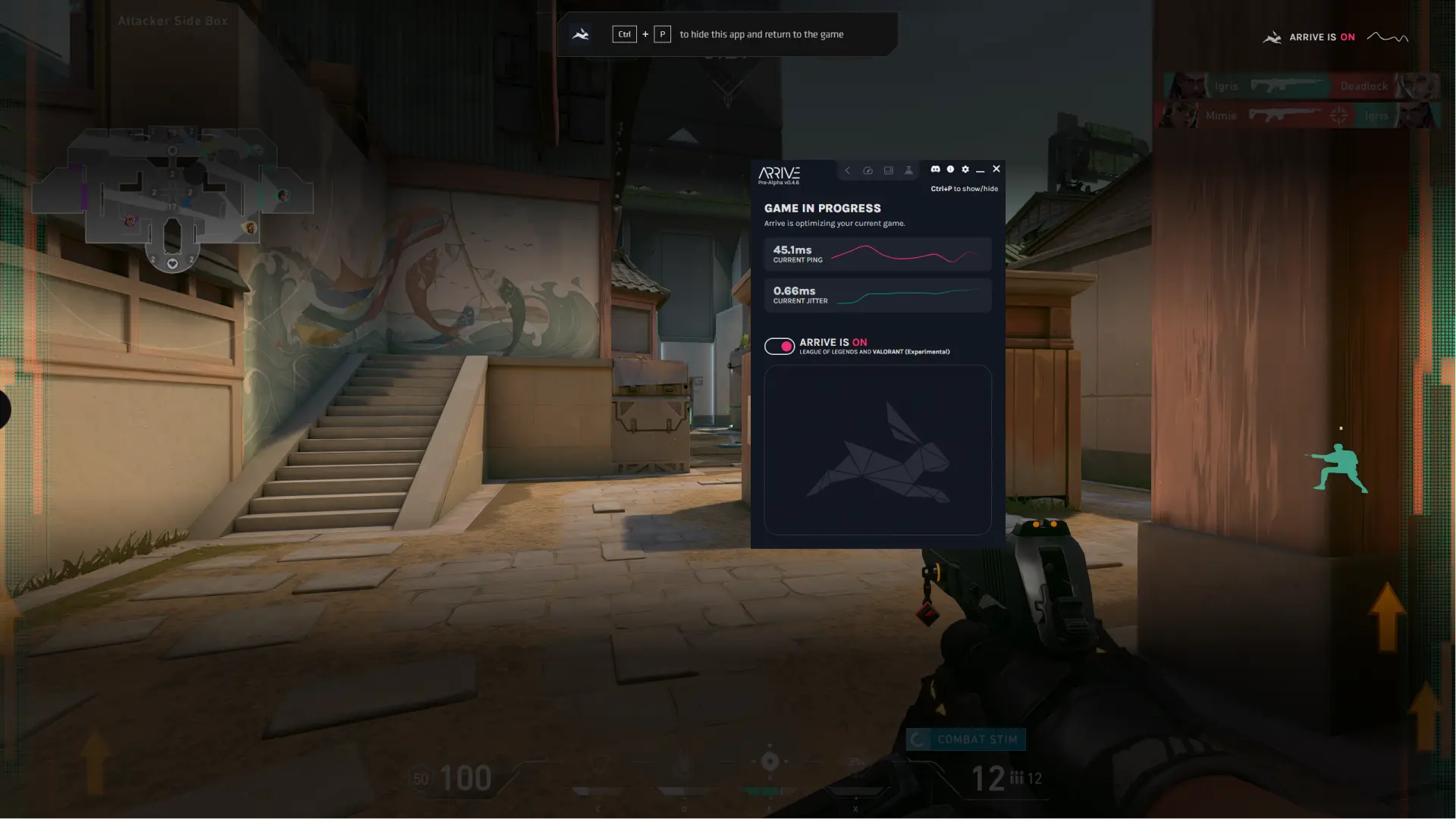Select the speedometer dashboard icon
Viewport: 1456px width, 819px height.
868,171
